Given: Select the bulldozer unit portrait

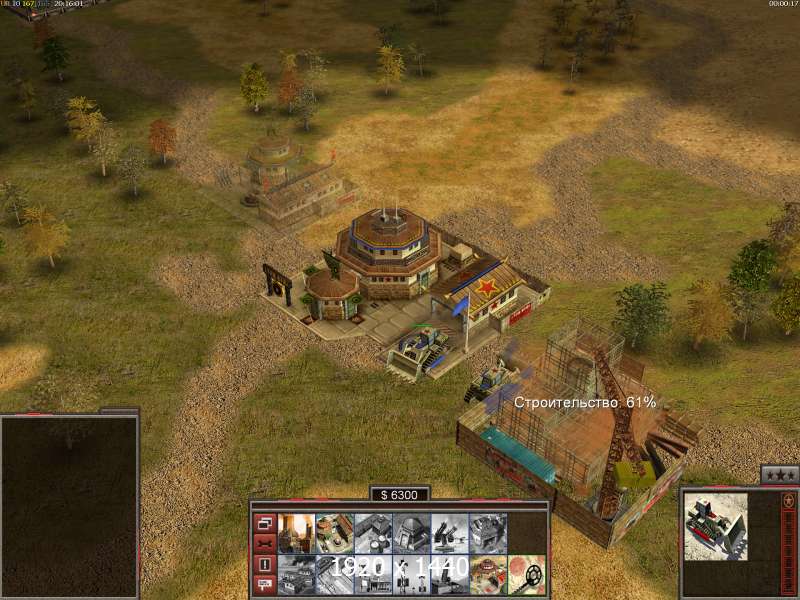Looking at the screenshot, I should click(716, 525).
